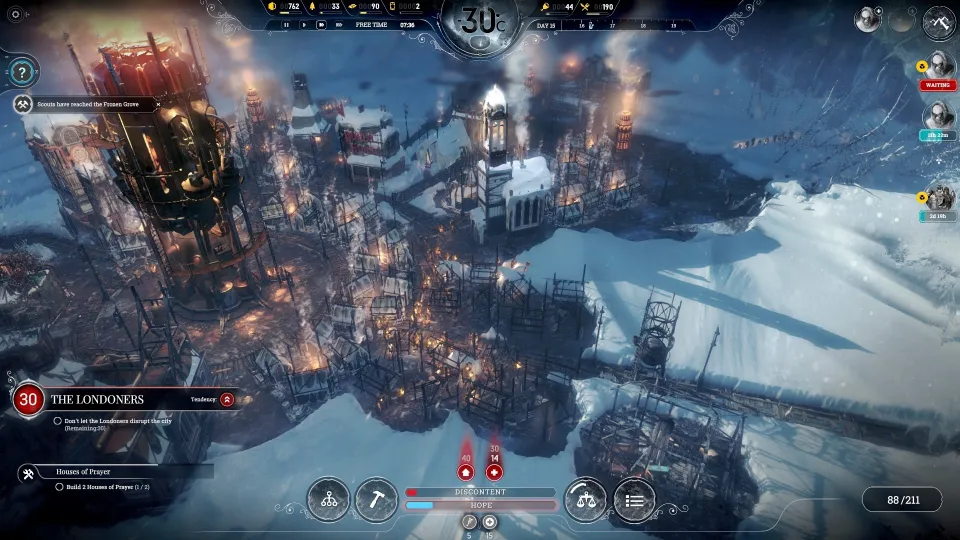This screenshot has width=960, height=540.
Task: Click the Frozen Grove scouts notification
Action: click(x=90, y=103)
